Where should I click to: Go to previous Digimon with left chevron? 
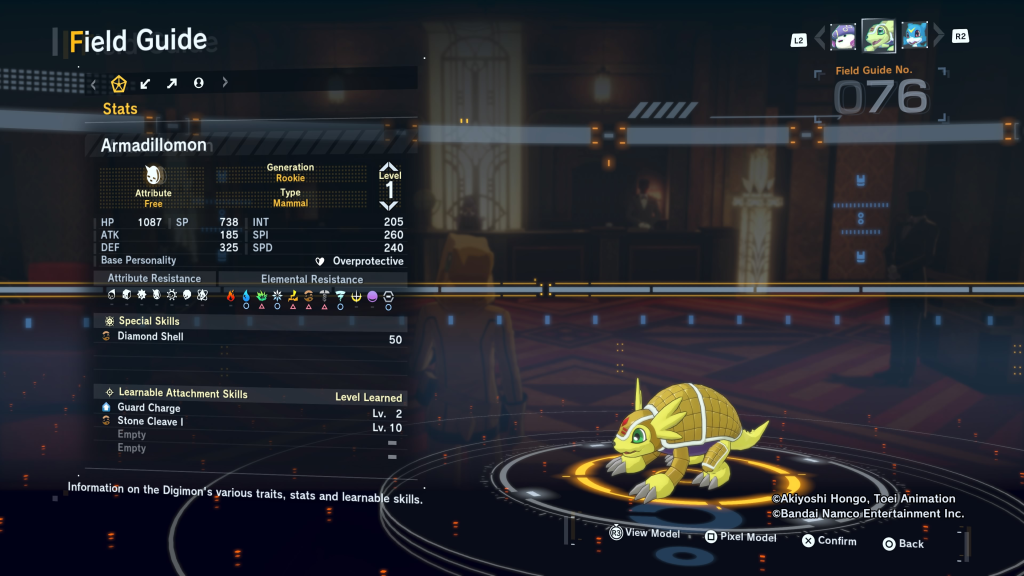pyautogui.click(x=820, y=38)
